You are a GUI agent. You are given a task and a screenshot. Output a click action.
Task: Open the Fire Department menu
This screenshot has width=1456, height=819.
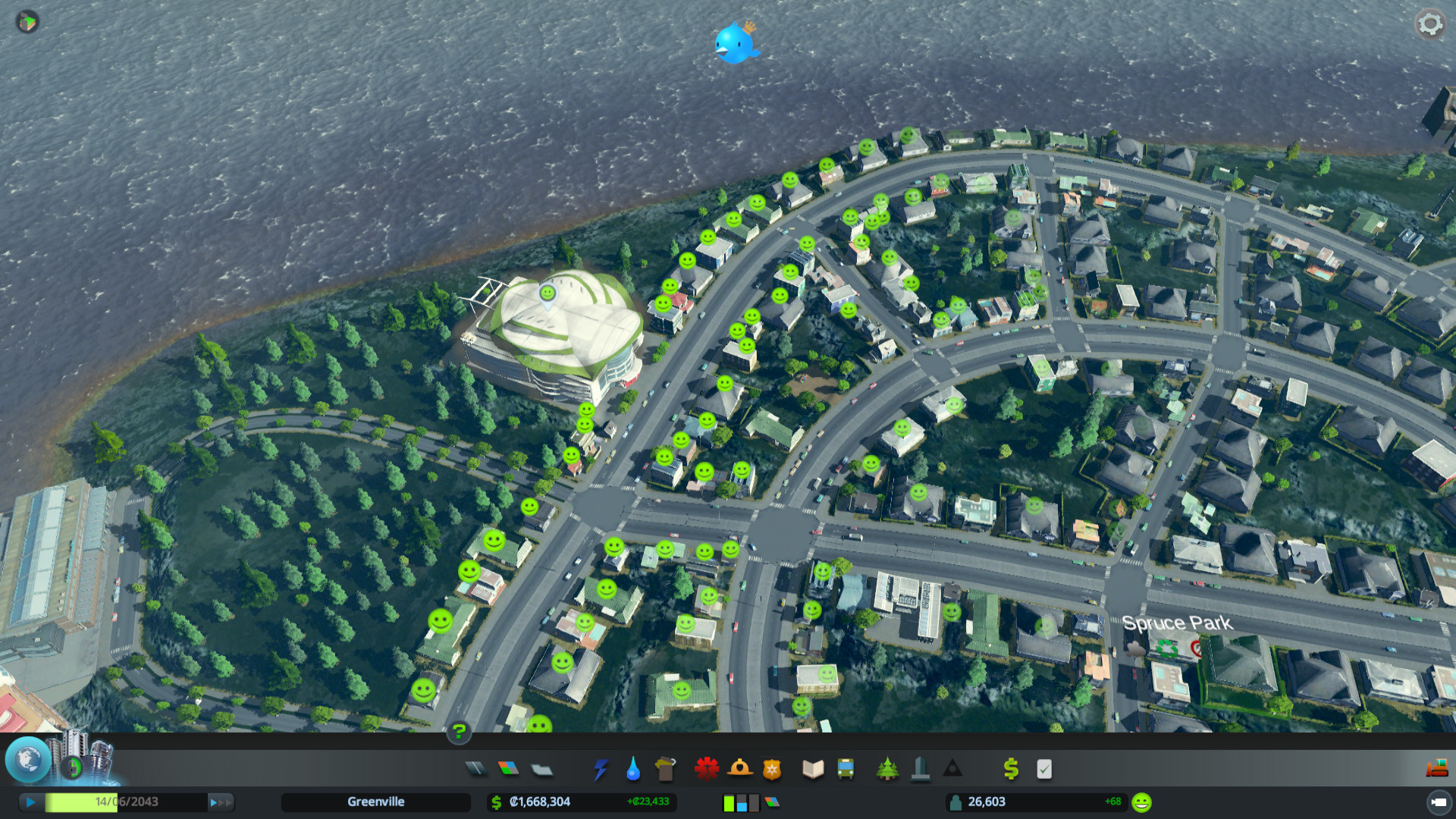click(x=741, y=768)
